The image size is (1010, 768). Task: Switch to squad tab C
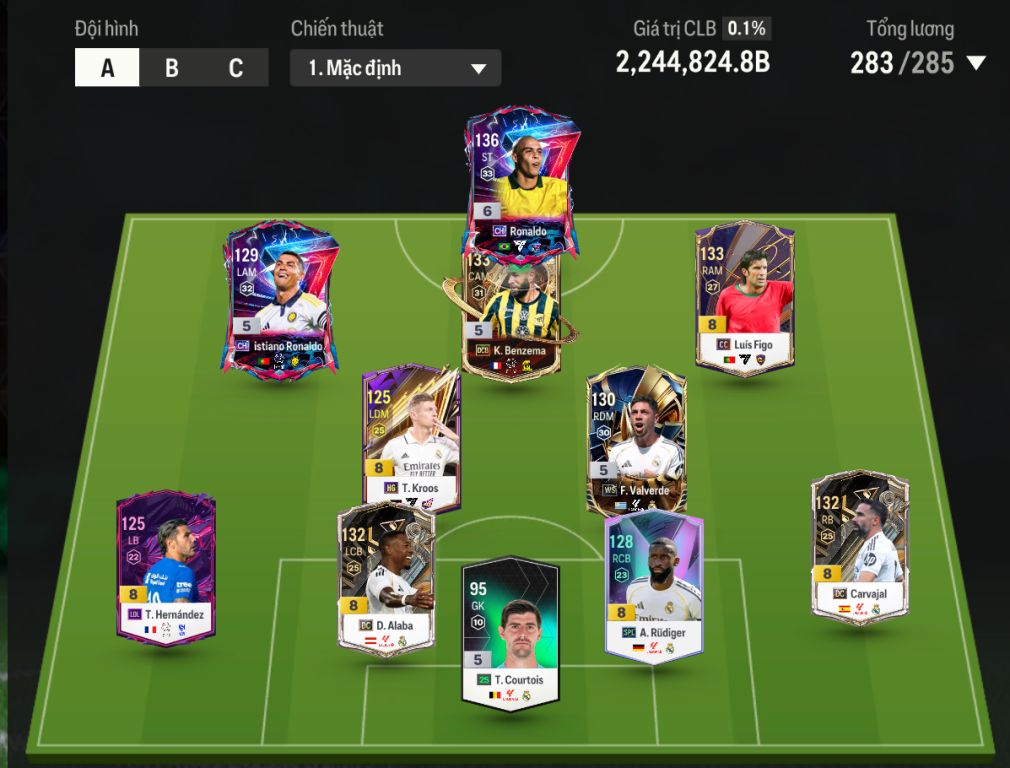coord(236,68)
